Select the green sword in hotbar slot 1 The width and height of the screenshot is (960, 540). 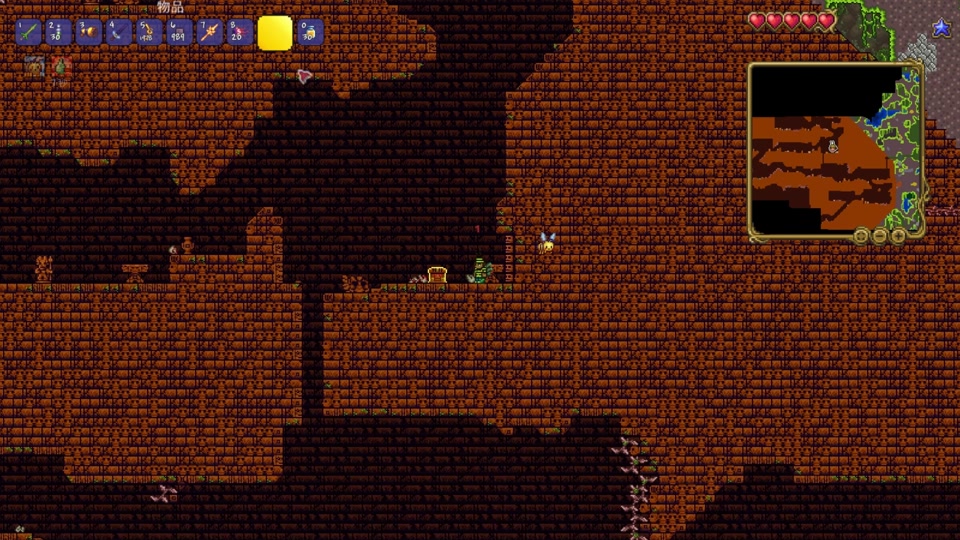(29, 32)
